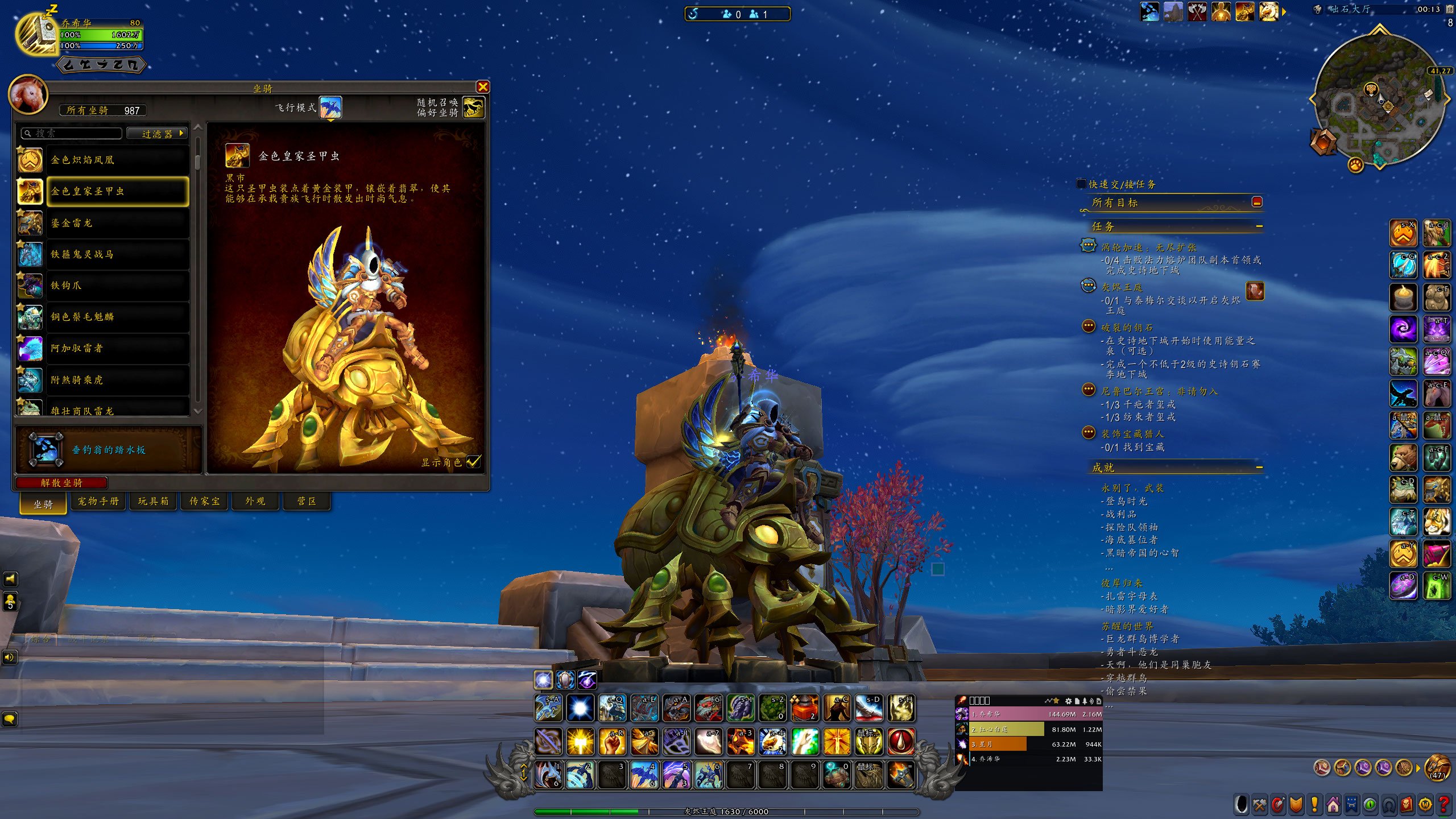
Task: Open the 玩具箱 tab
Action: 154,501
